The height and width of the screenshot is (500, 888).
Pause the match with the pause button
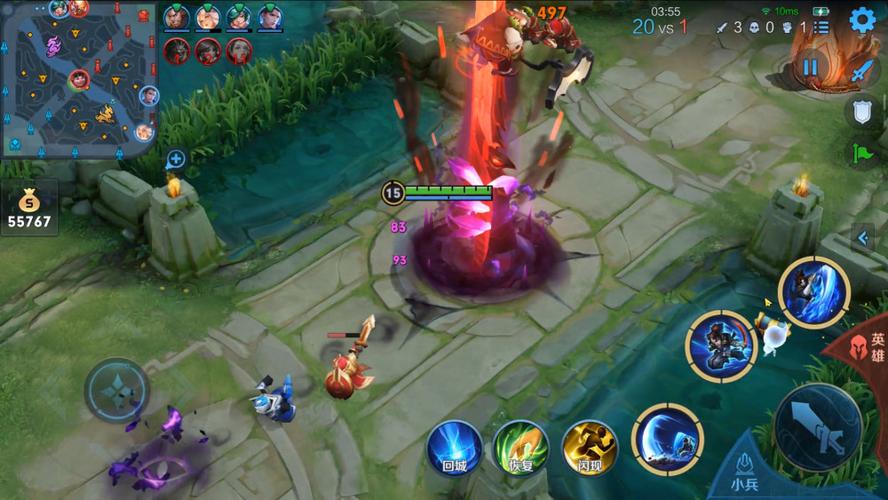[810, 68]
